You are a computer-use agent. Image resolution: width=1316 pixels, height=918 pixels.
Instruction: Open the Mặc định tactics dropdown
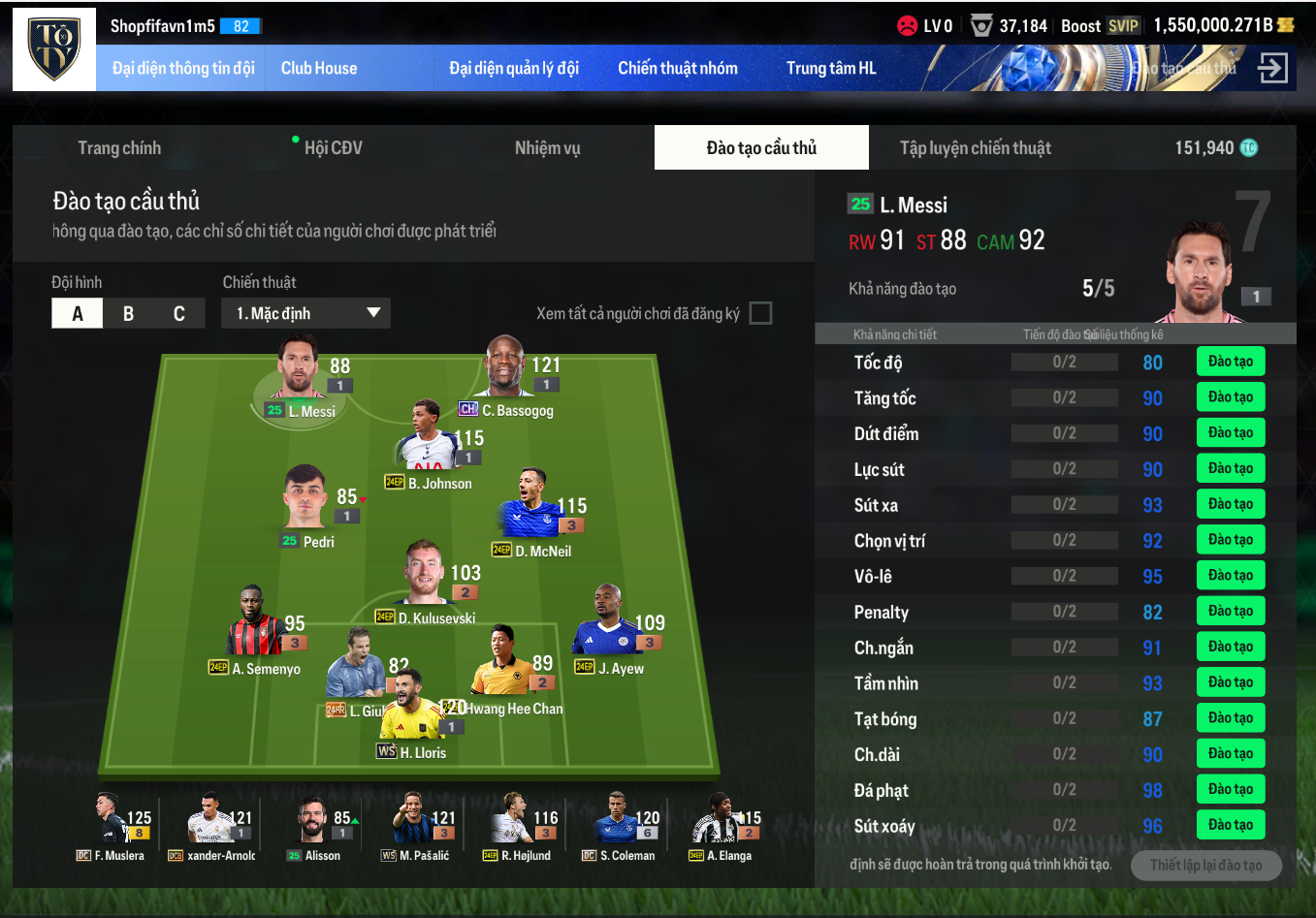(x=306, y=313)
